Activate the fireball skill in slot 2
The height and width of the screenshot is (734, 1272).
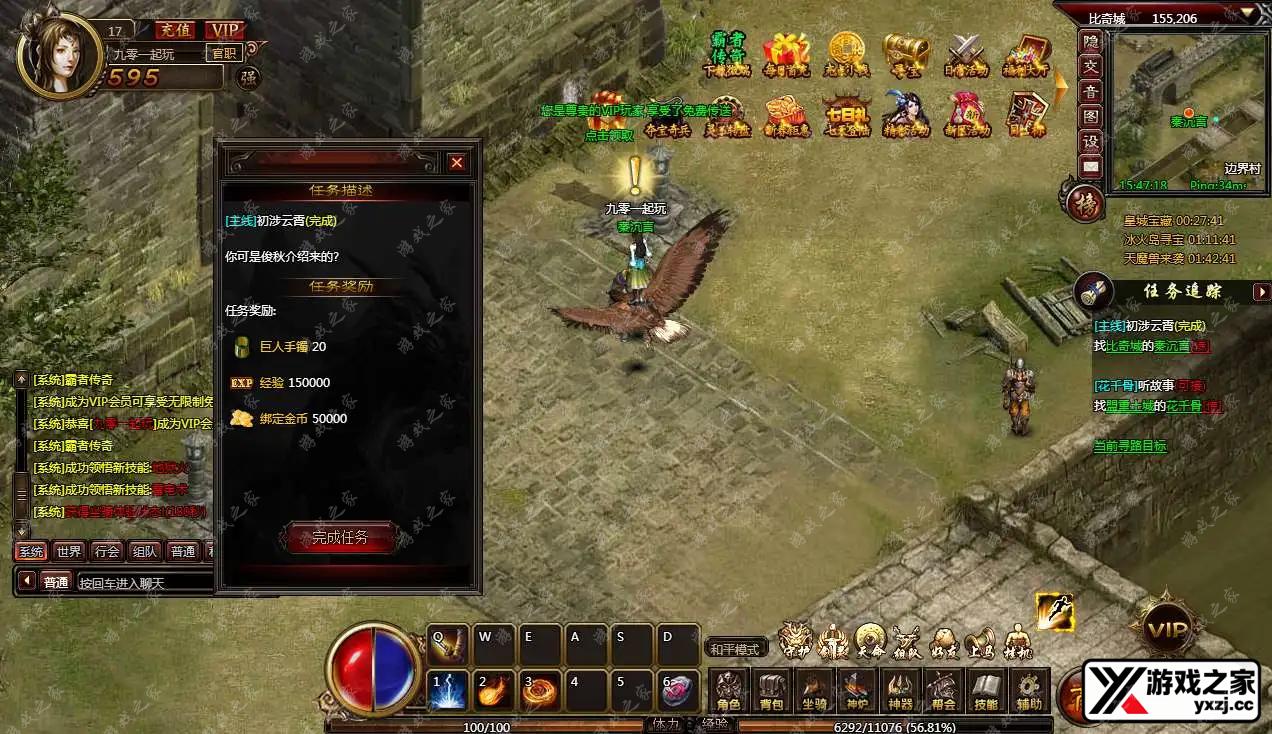click(493, 690)
